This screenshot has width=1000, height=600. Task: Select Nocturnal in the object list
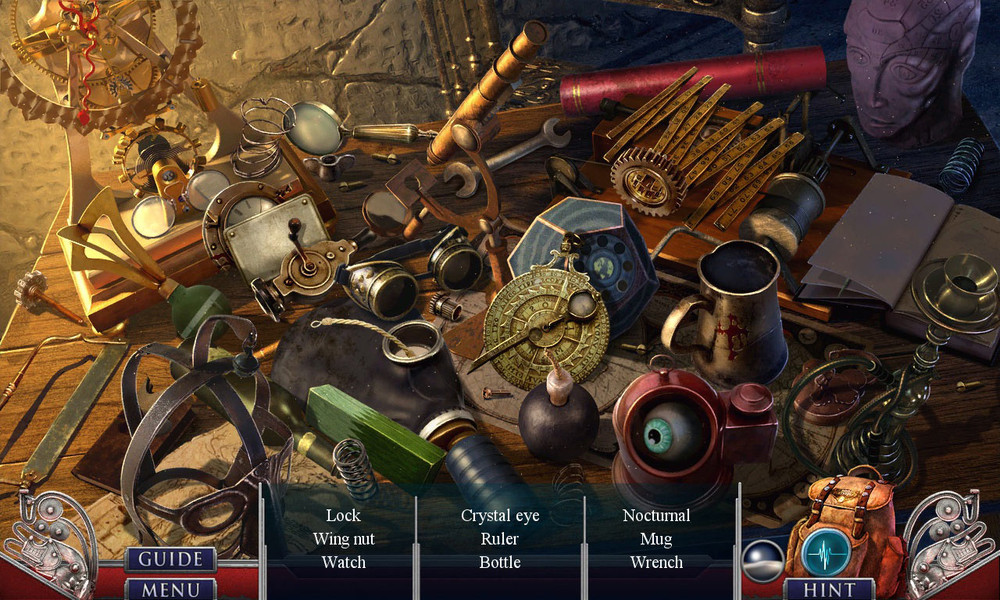click(x=656, y=516)
